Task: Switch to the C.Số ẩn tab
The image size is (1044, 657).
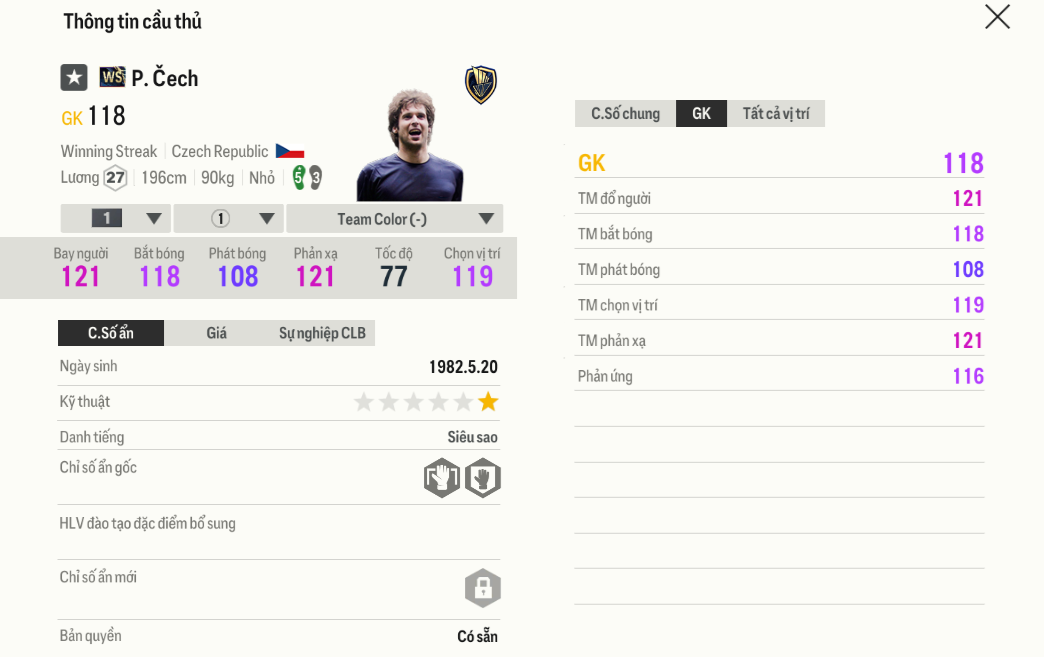Action: (x=111, y=333)
